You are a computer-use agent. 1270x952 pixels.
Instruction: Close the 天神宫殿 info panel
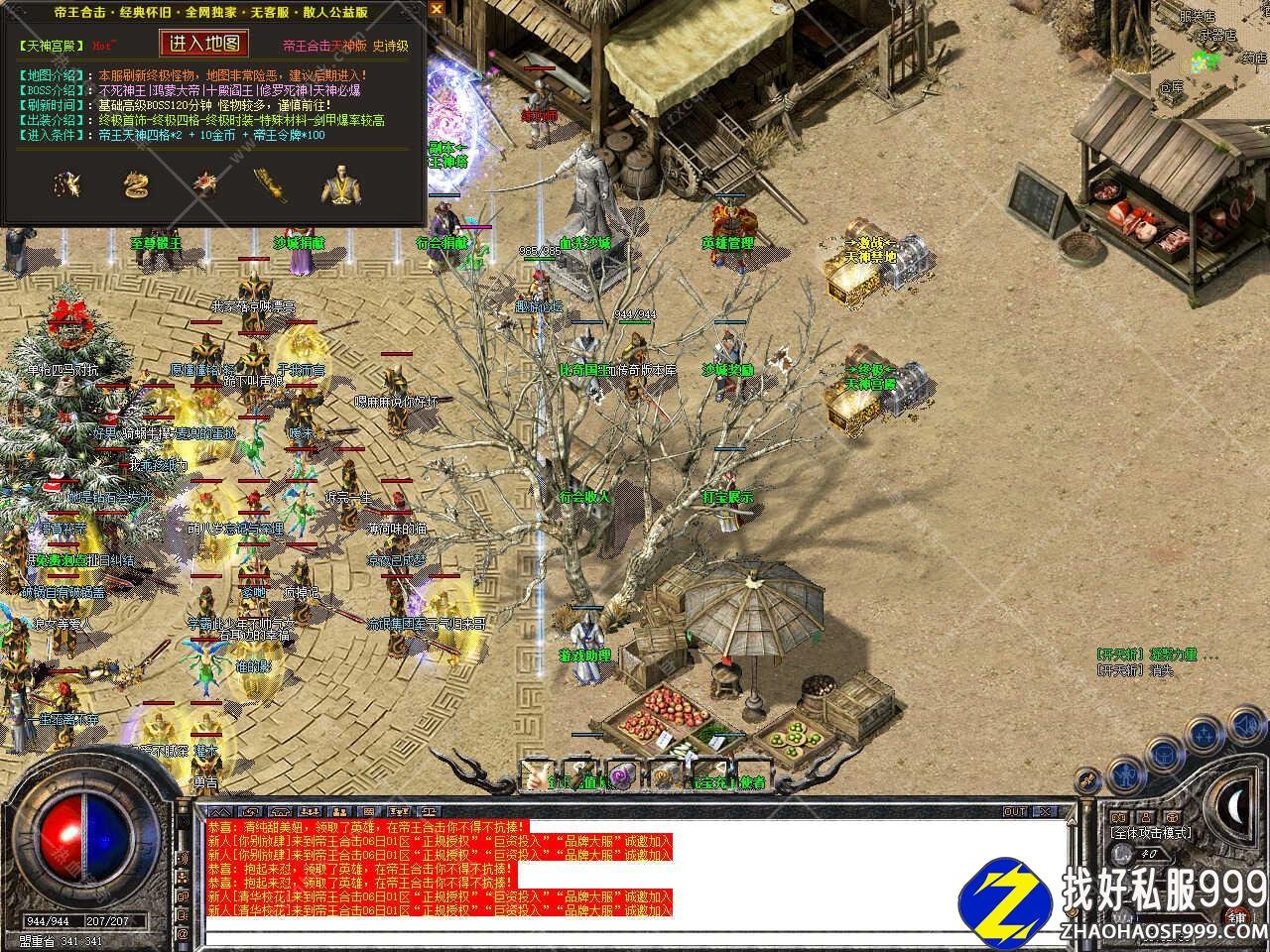click(438, 10)
